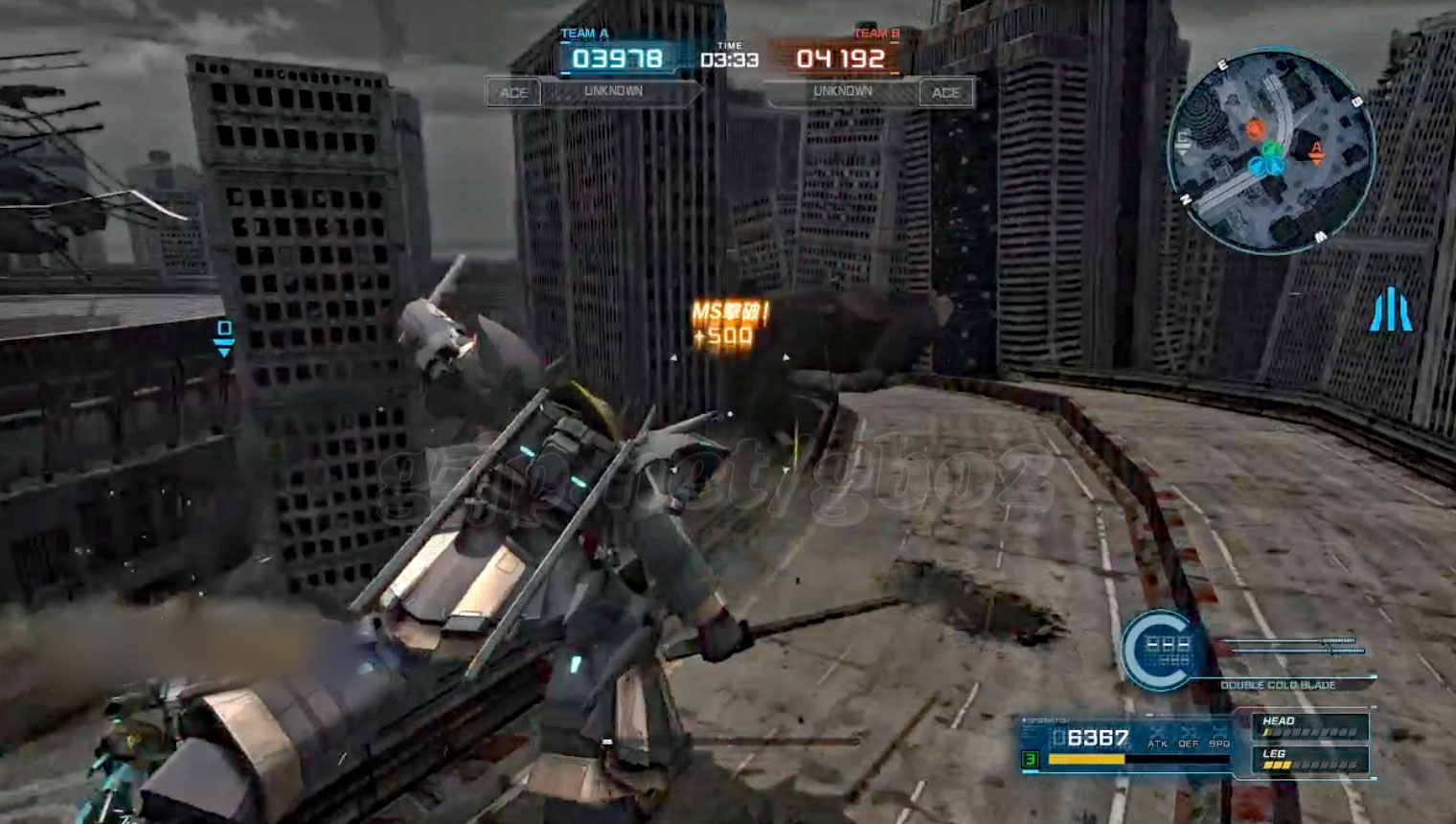Select the Double Cold Blade weapon icon
Viewport: 1456px width, 824px height.
(1160, 650)
